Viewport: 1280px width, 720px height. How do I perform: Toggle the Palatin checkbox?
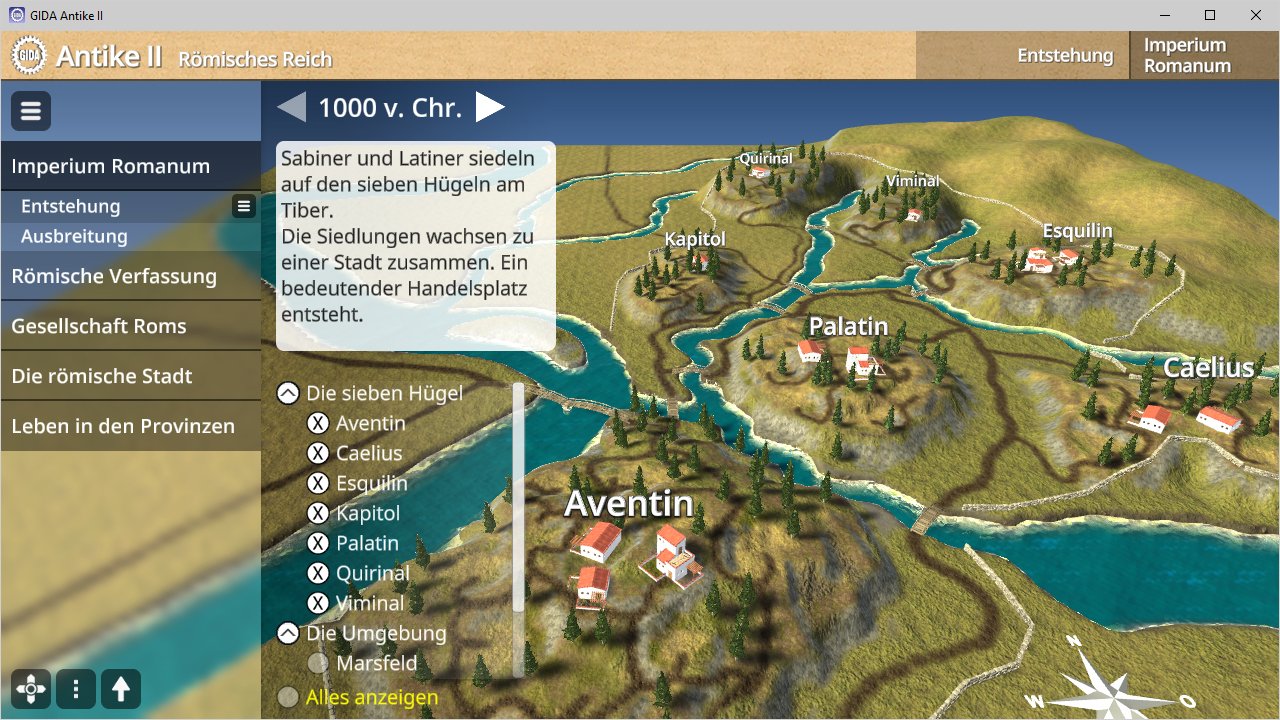[x=318, y=543]
